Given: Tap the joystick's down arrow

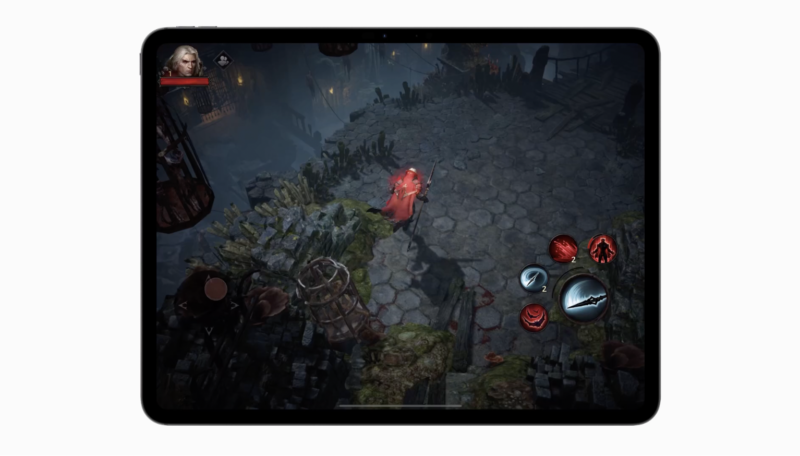Looking at the screenshot, I should (x=208, y=329).
